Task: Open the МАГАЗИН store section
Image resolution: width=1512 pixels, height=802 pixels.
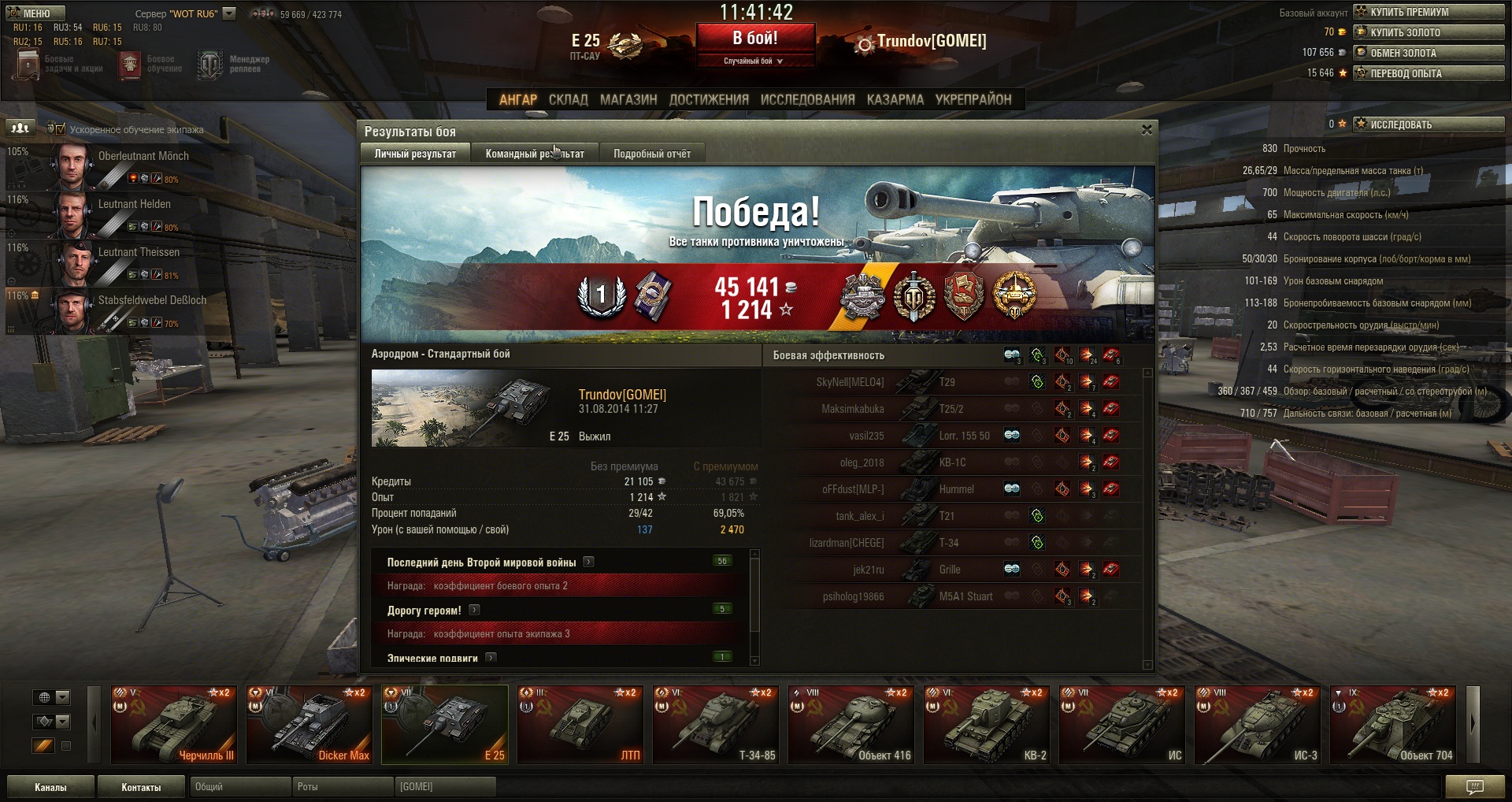Action: coord(628,99)
